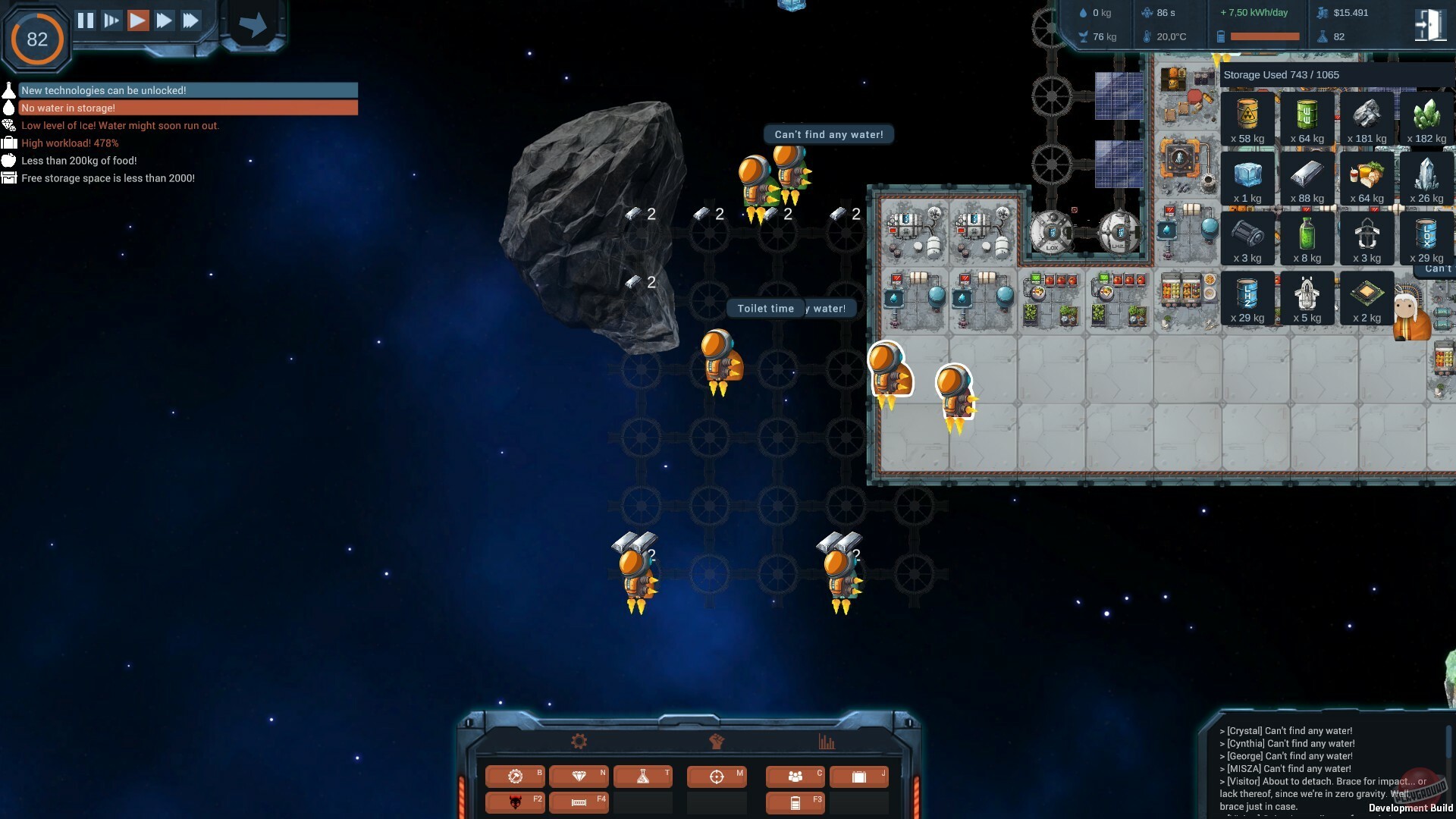Switch to the statistics bar chart tab
Screen dimensions: 1456x819
click(x=829, y=741)
